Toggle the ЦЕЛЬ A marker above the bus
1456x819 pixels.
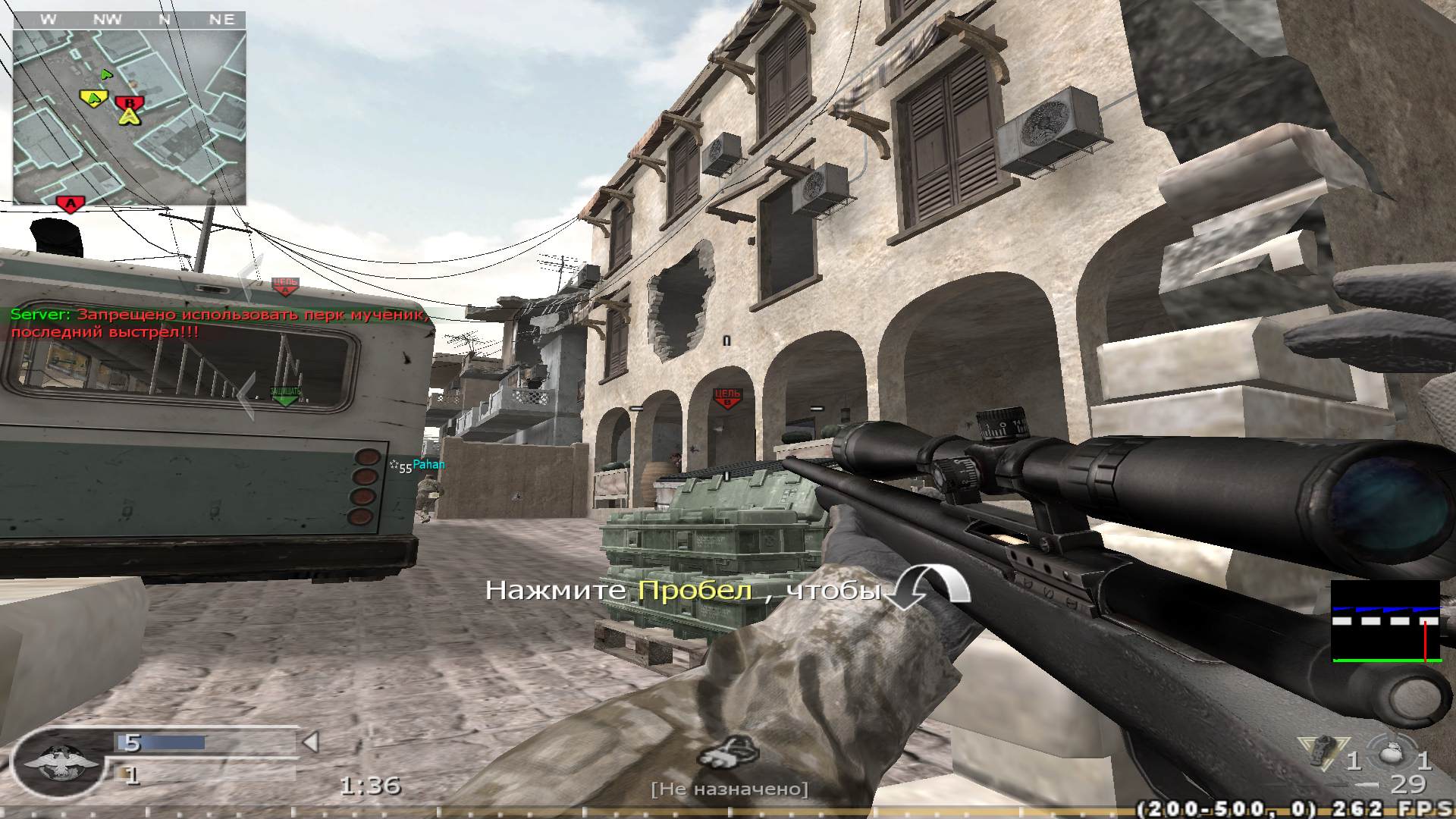pos(287,284)
